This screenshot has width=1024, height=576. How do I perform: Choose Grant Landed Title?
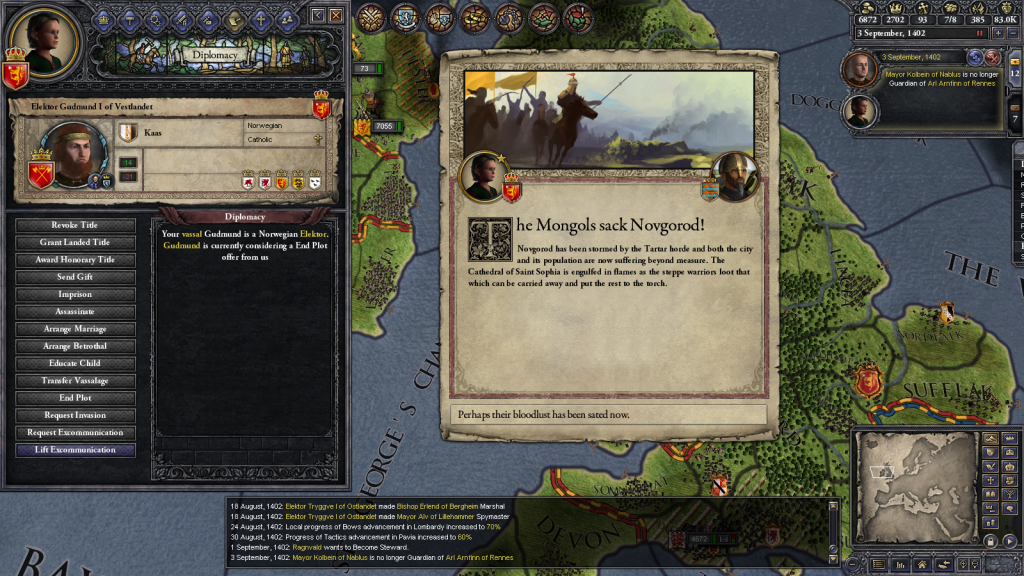(75, 242)
